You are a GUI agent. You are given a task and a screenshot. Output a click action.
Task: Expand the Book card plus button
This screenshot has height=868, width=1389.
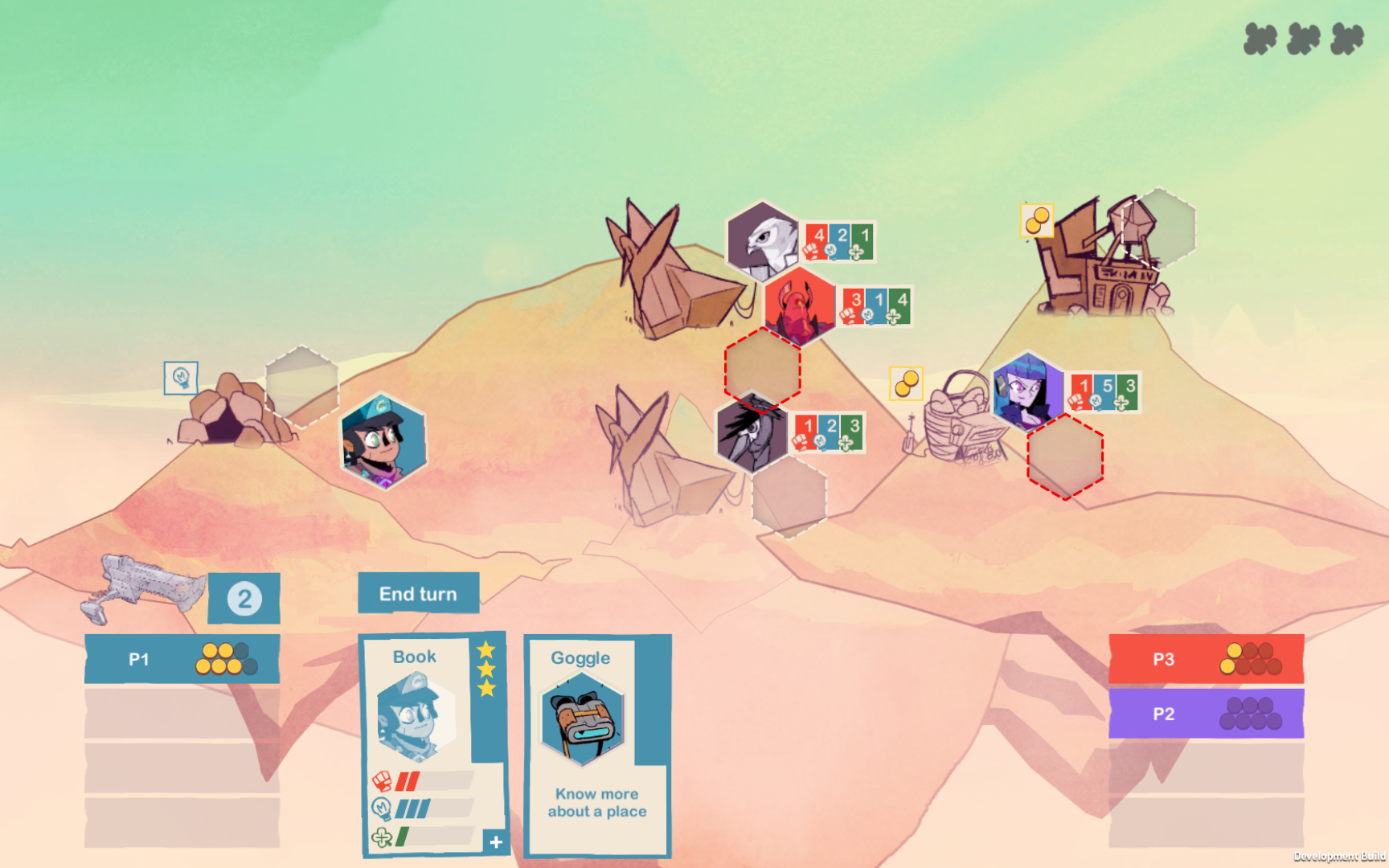(x=496, y=841)
